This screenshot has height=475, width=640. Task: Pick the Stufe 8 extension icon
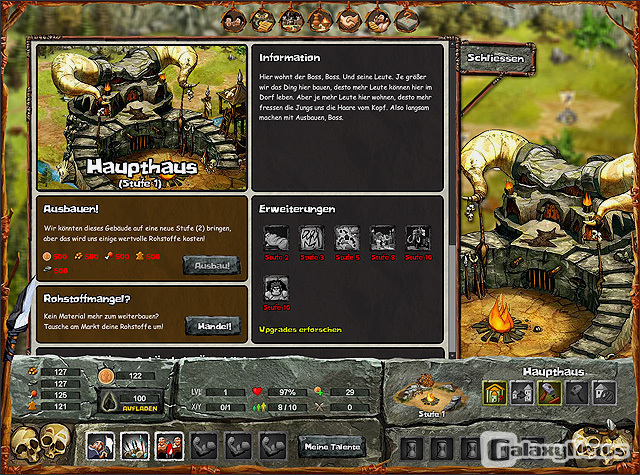point(383,238)
